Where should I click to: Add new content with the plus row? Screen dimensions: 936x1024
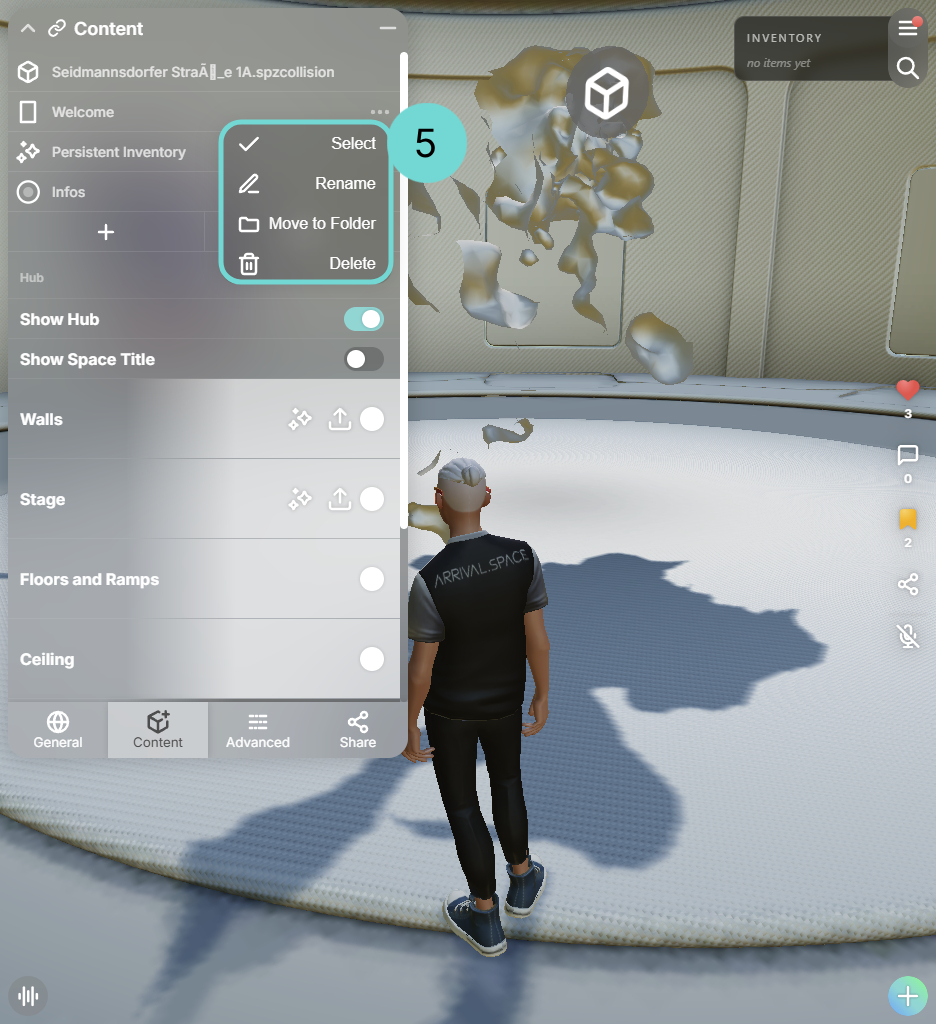(106, 232)
